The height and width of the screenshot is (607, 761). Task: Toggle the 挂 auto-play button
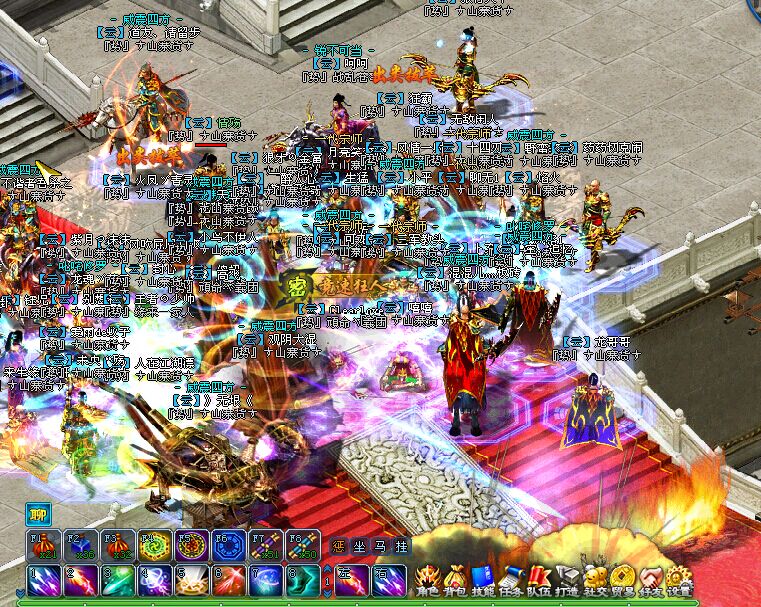401,546
